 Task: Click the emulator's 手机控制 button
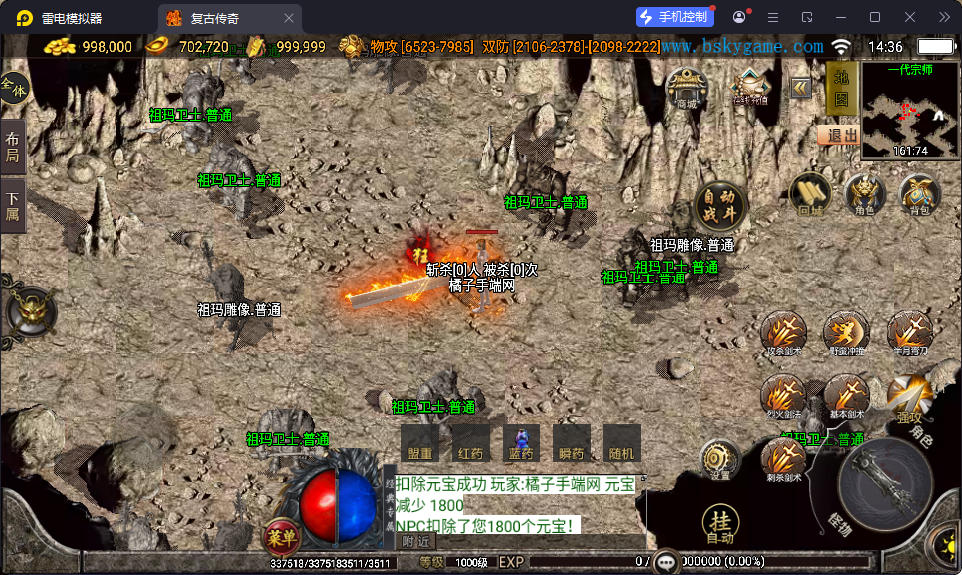pos(675,17)
